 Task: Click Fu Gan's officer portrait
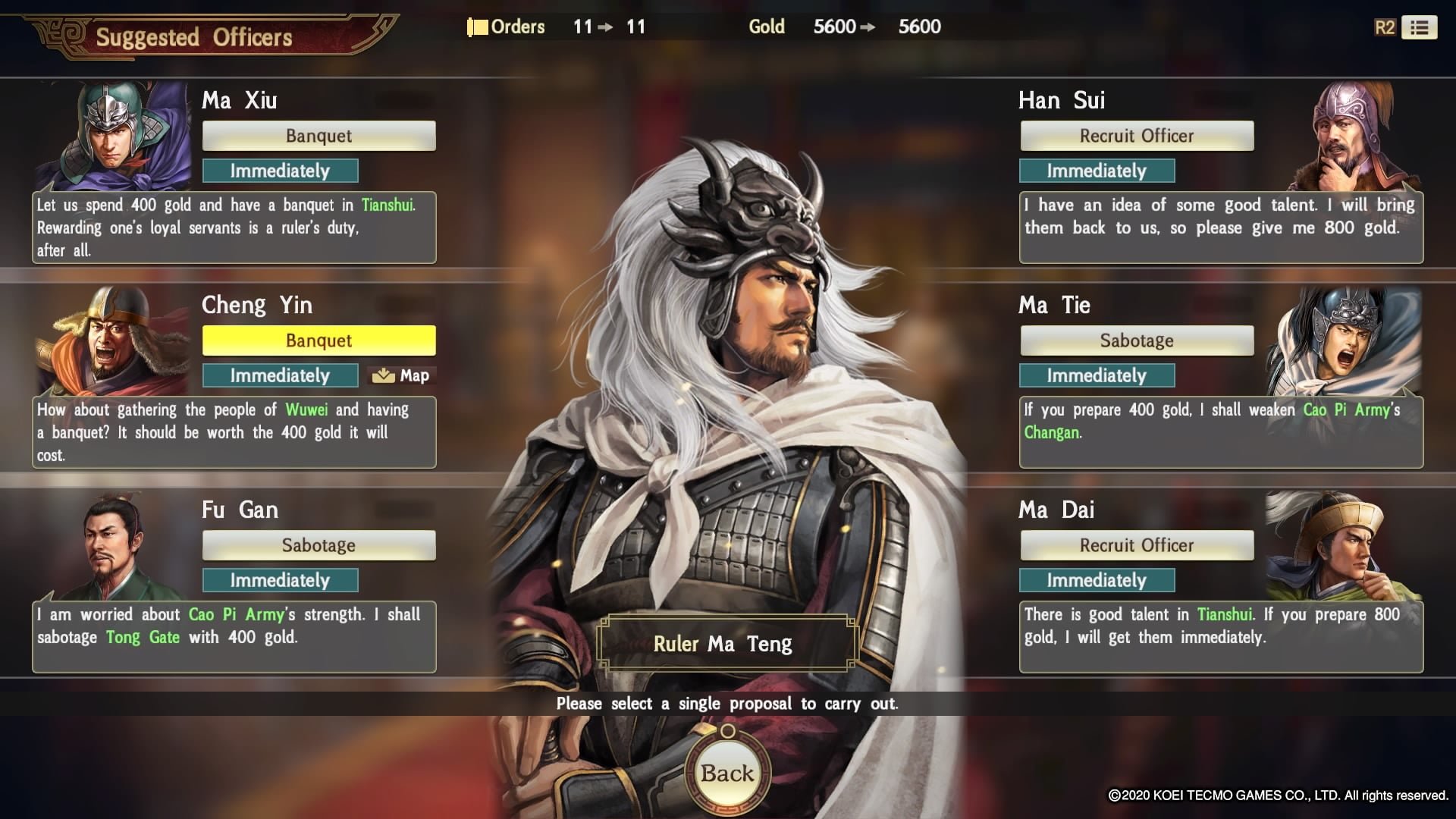(114, 546)
